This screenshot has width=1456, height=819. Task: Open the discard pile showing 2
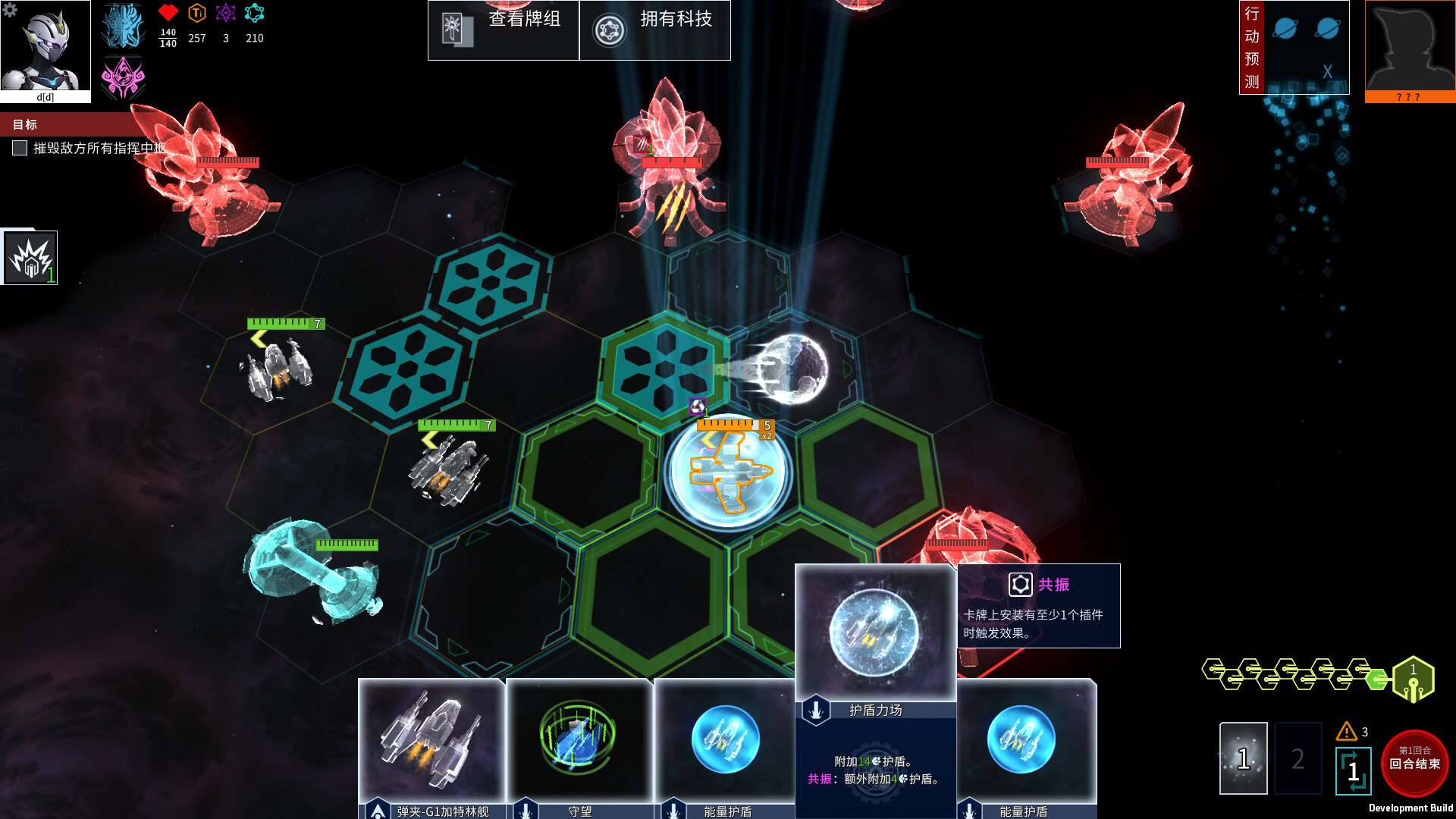(x=1298, y=758)
